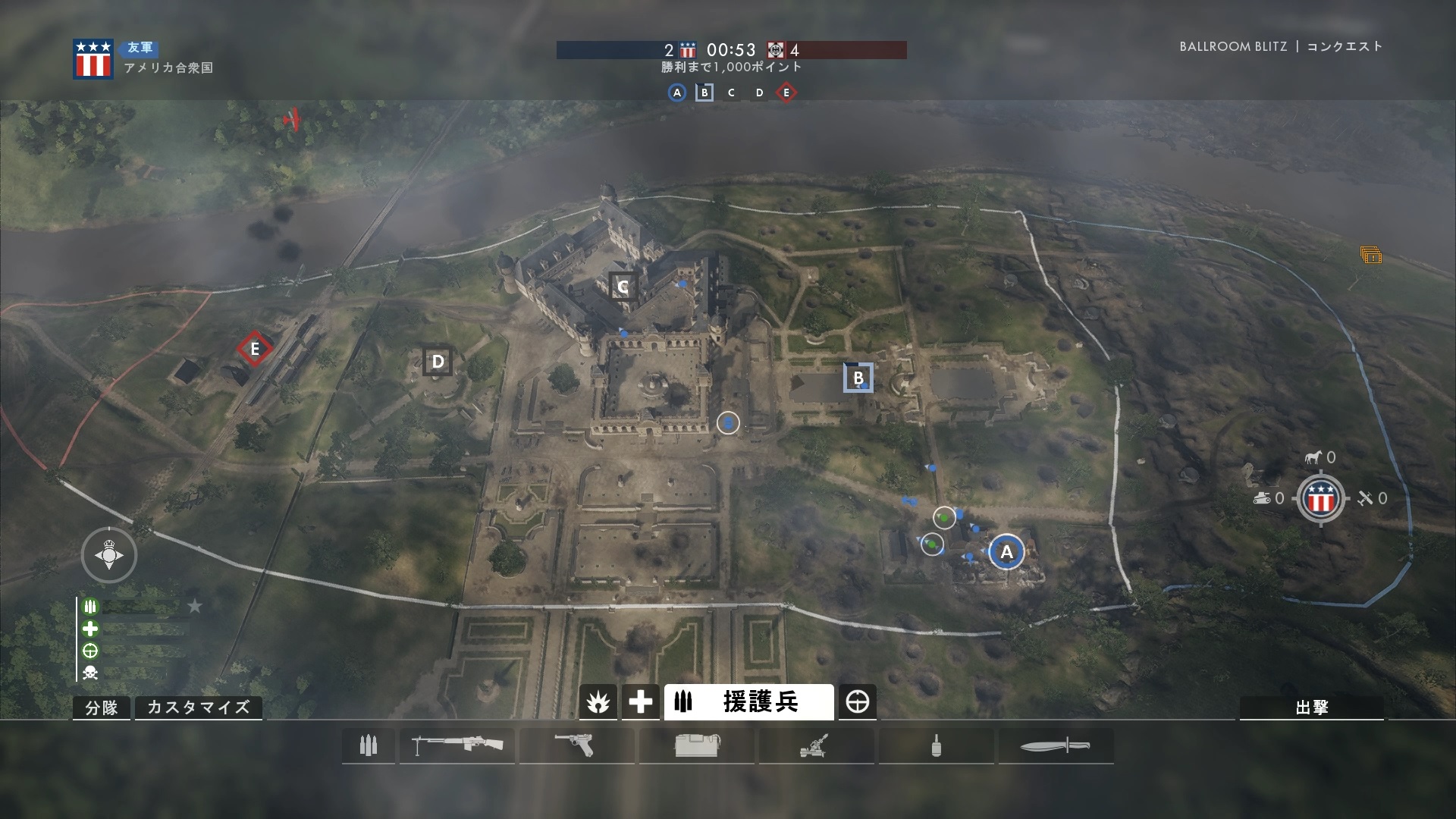1456x819 pixels.
Task: Switch to the Medic class cross tab
Action: (x=640, y=702)
